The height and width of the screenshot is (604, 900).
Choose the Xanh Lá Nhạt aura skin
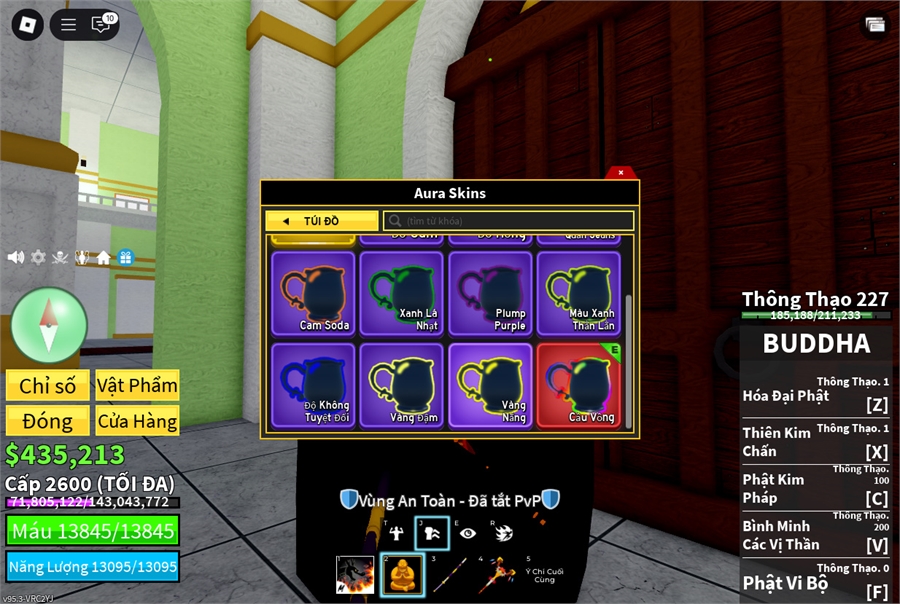(401, 293)
